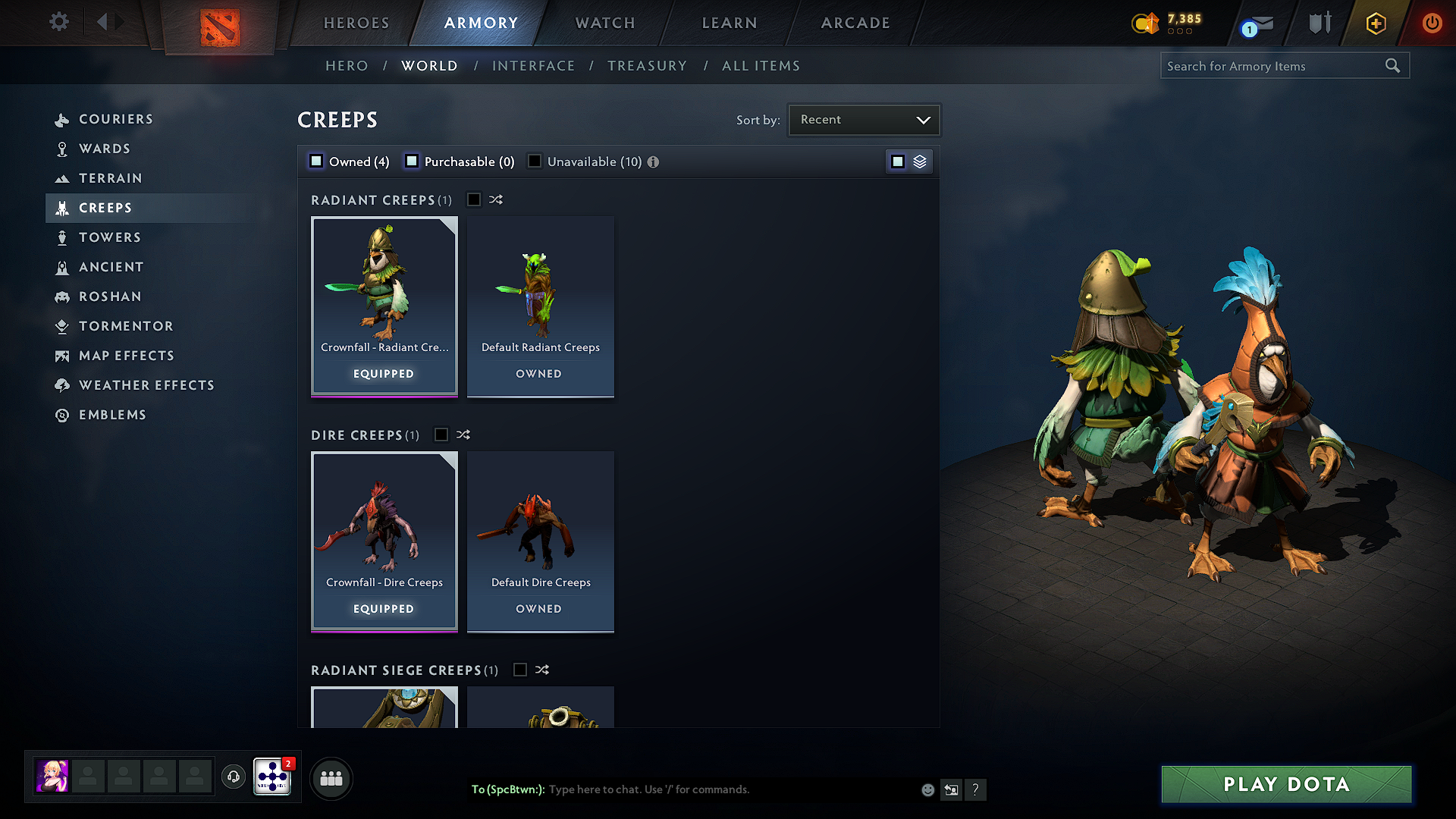Toggle the Owned items filter
Viewport: 1456px width, 819px height.
tap(315, 161)
